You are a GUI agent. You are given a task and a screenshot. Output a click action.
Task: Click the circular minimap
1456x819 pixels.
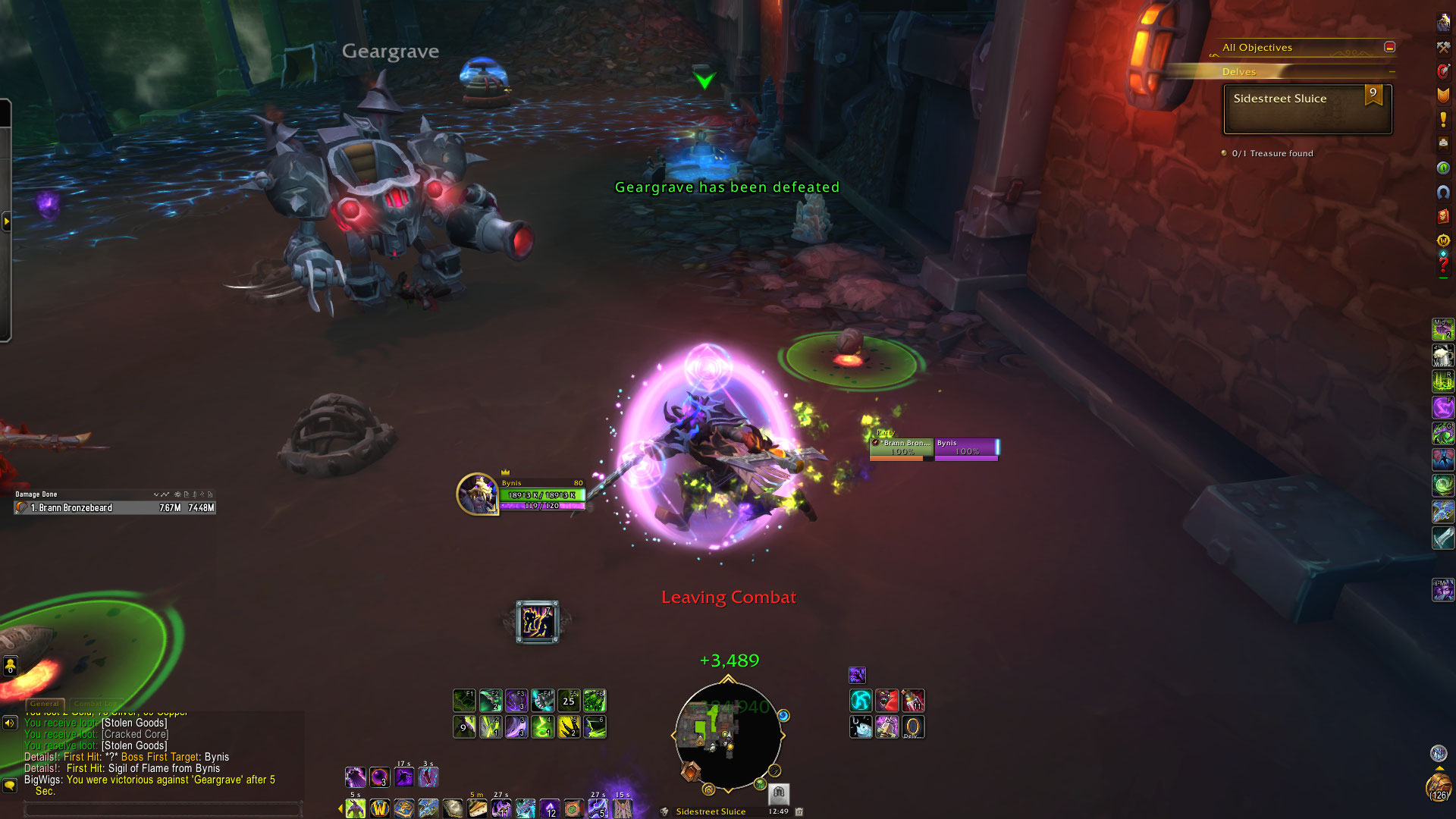[727, 736]
